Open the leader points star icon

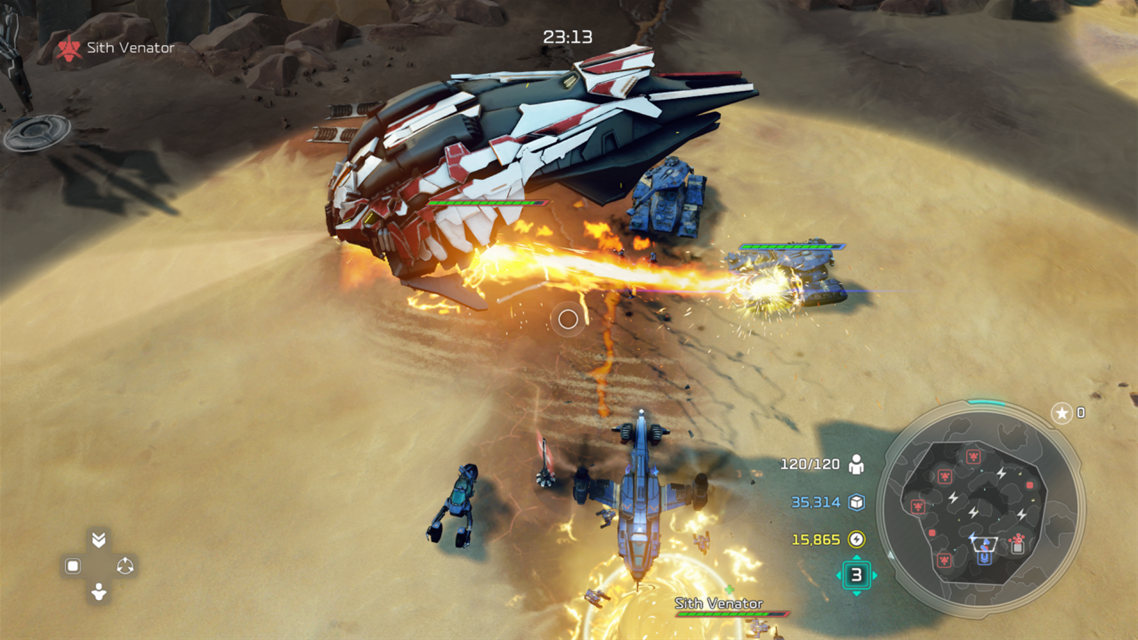pyautogui.click(x=1061, y=413)
